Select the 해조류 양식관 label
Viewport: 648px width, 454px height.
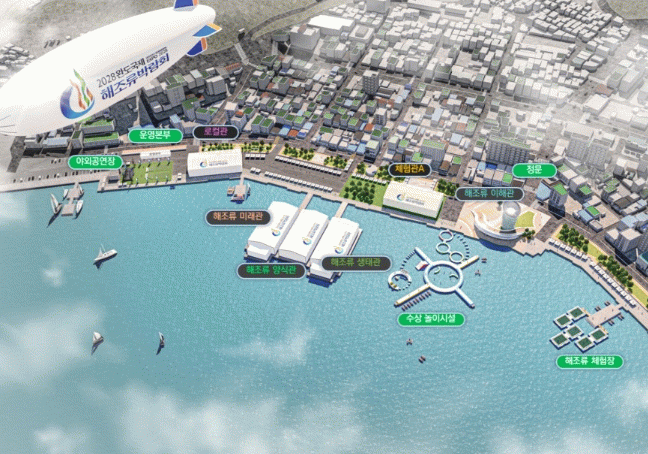coord(271,270)
